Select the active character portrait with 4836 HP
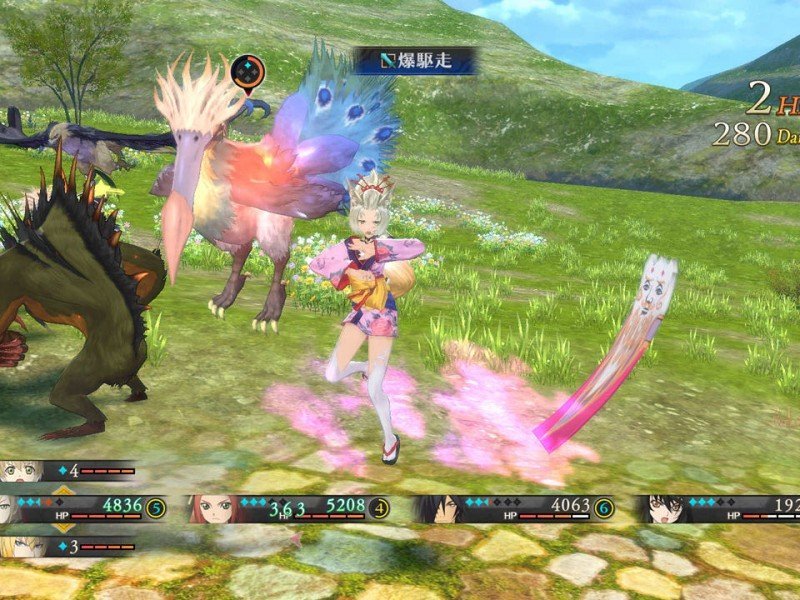The width and height of the screenshot is (800, 600). point(12,508)
